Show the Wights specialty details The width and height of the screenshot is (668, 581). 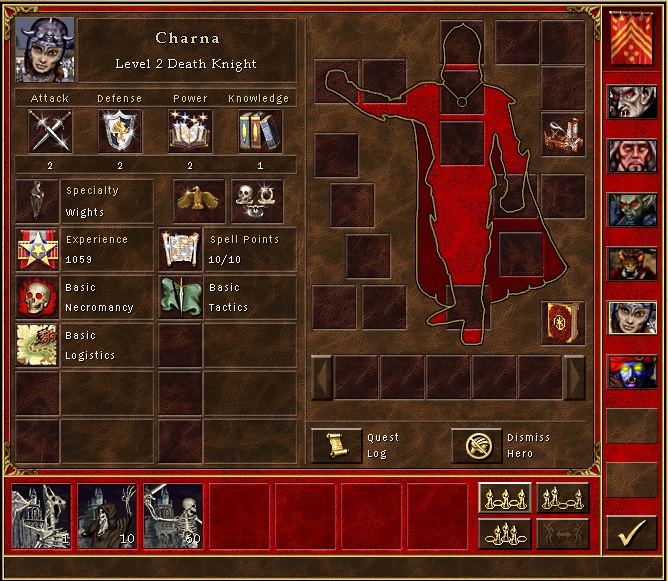click(38, 199)
